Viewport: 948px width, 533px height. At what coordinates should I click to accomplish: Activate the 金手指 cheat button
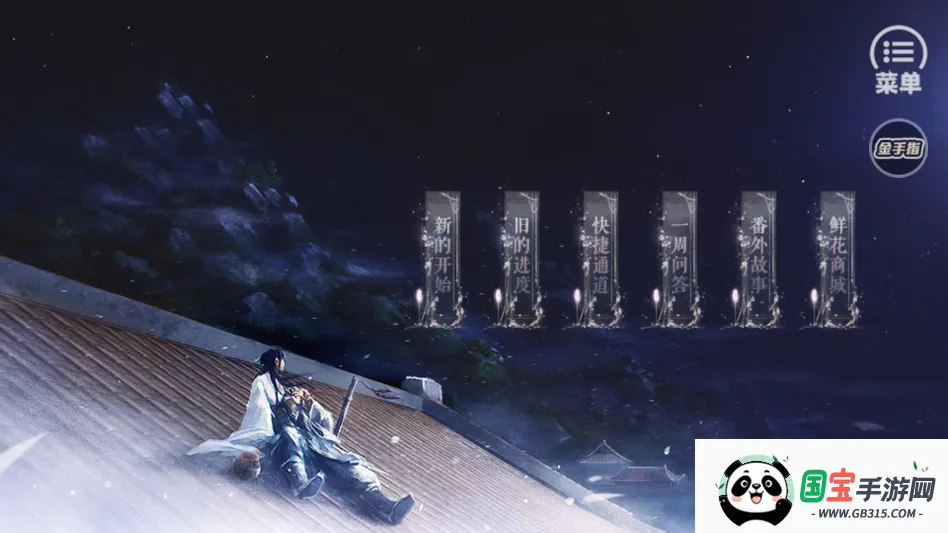tap(898, 149)
